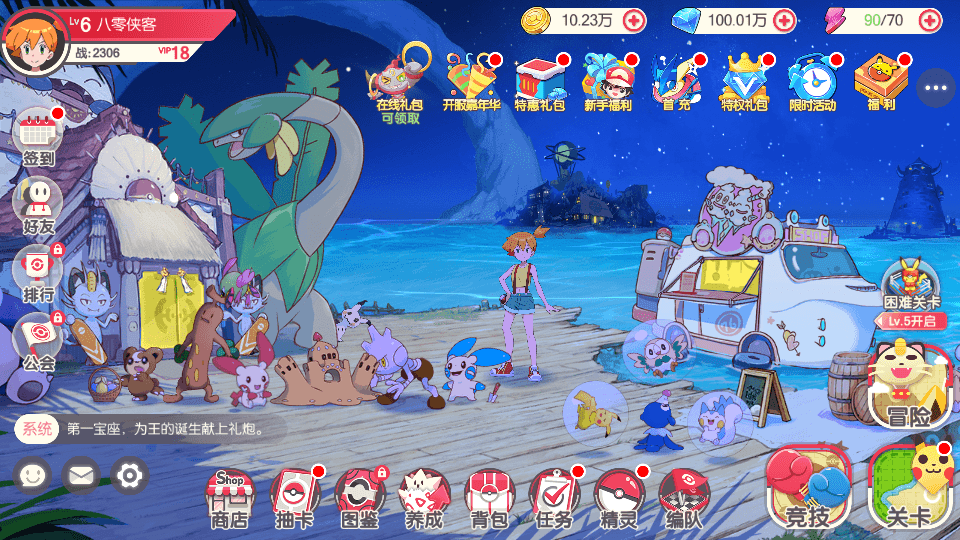
Task: Open the gear settings icon
Action: click(130, 474)
